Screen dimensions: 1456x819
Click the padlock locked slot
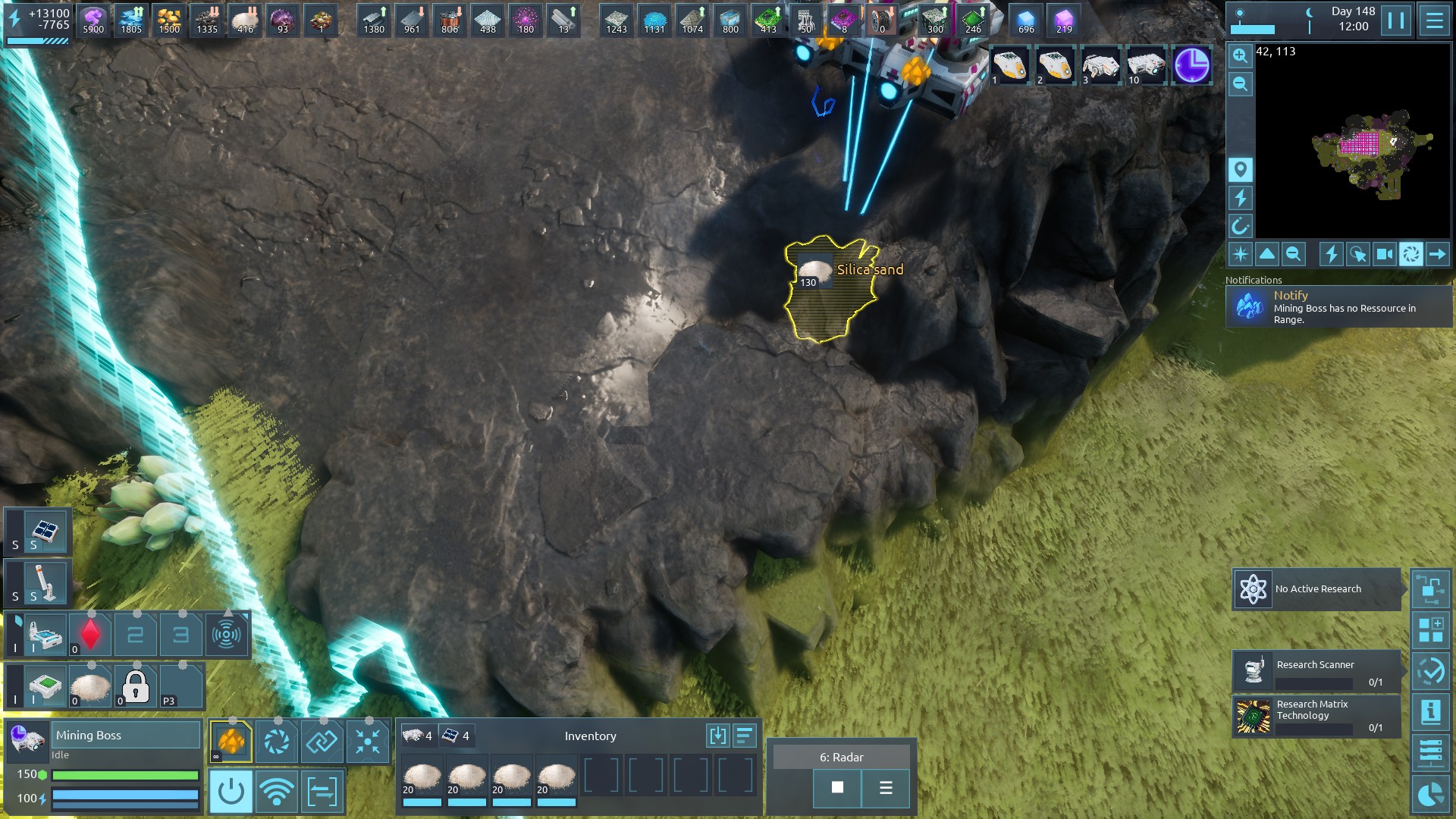point(136,686)
